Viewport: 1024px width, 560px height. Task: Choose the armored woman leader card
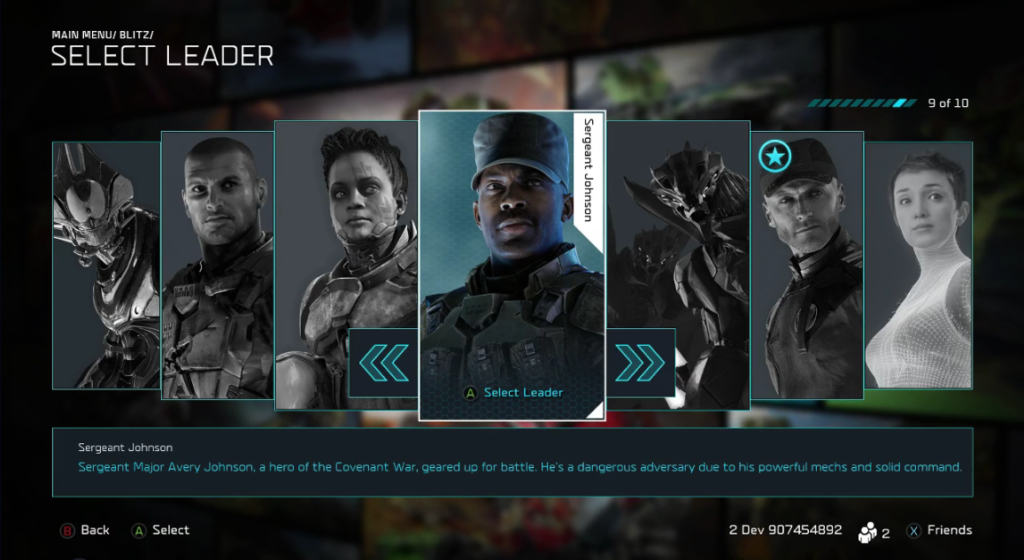pyautogui.click(x=345, y=230)
